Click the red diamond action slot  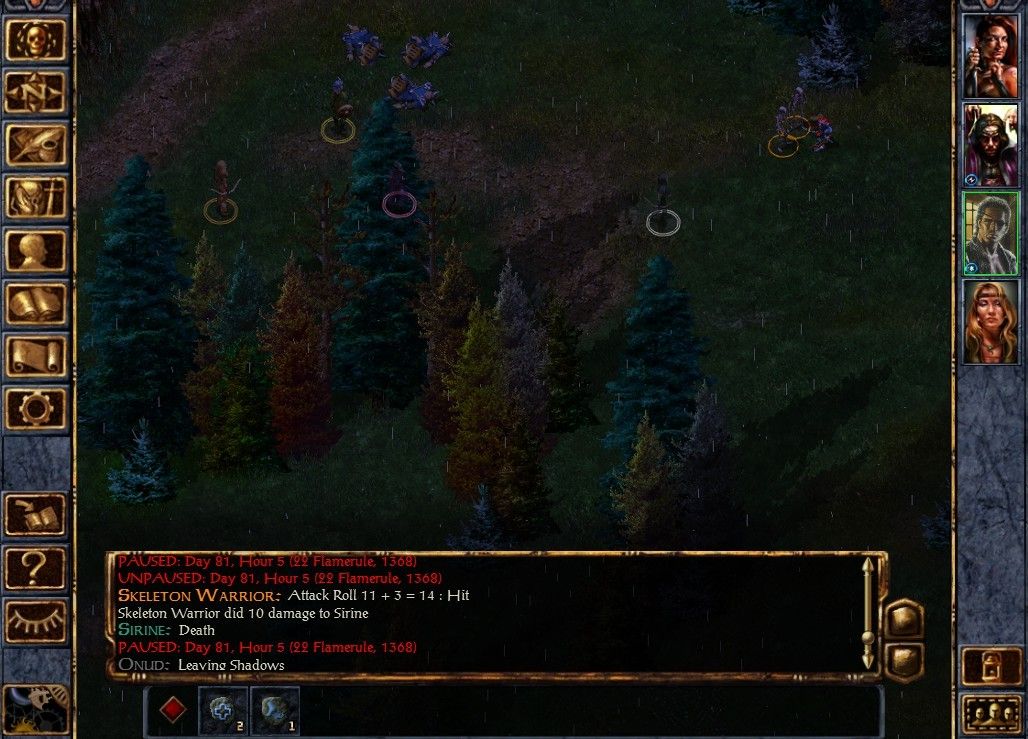(x=173, y=710)
